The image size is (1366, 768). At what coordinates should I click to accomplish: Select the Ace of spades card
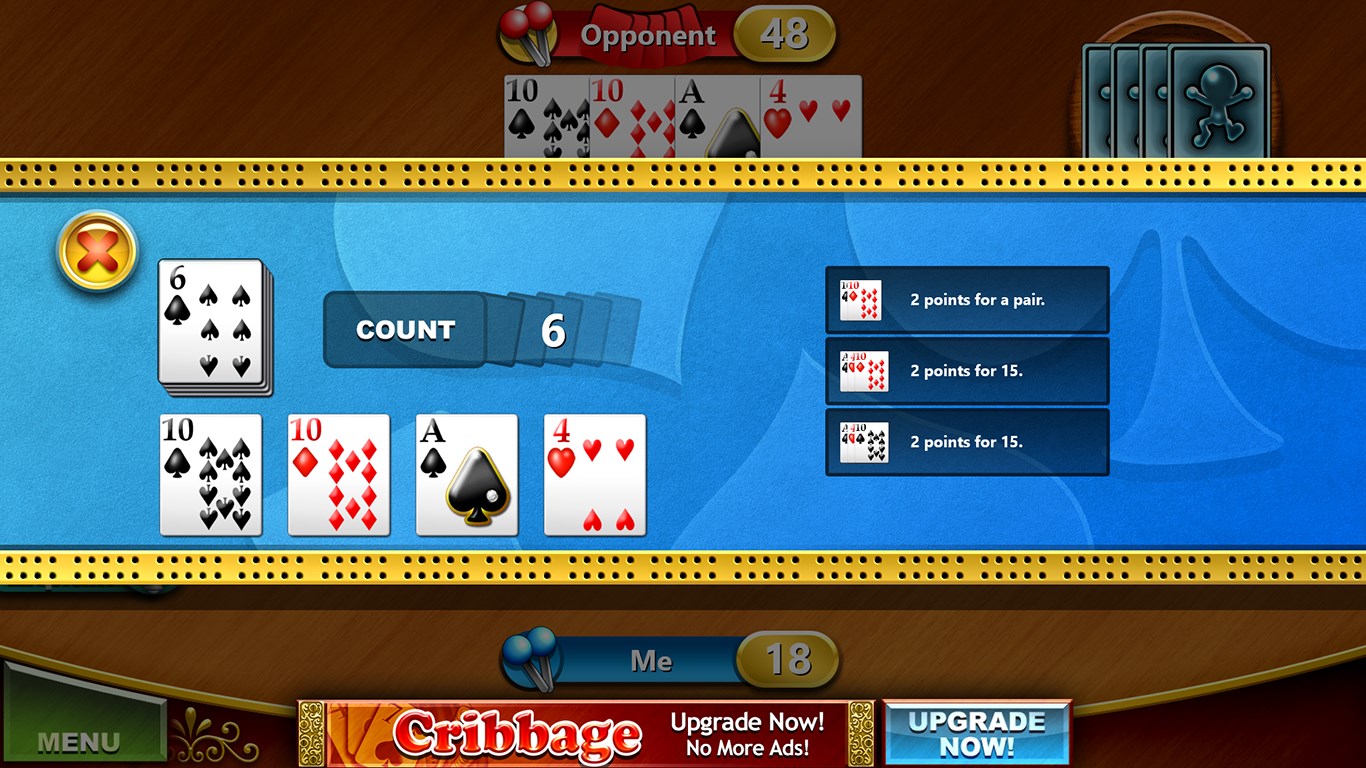coord(467,474)
